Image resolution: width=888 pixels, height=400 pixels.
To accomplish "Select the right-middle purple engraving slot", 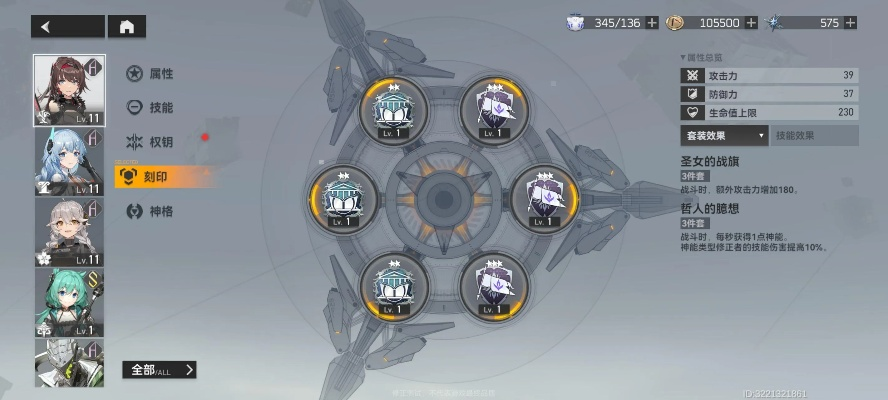I will click(x=544, y=199).
